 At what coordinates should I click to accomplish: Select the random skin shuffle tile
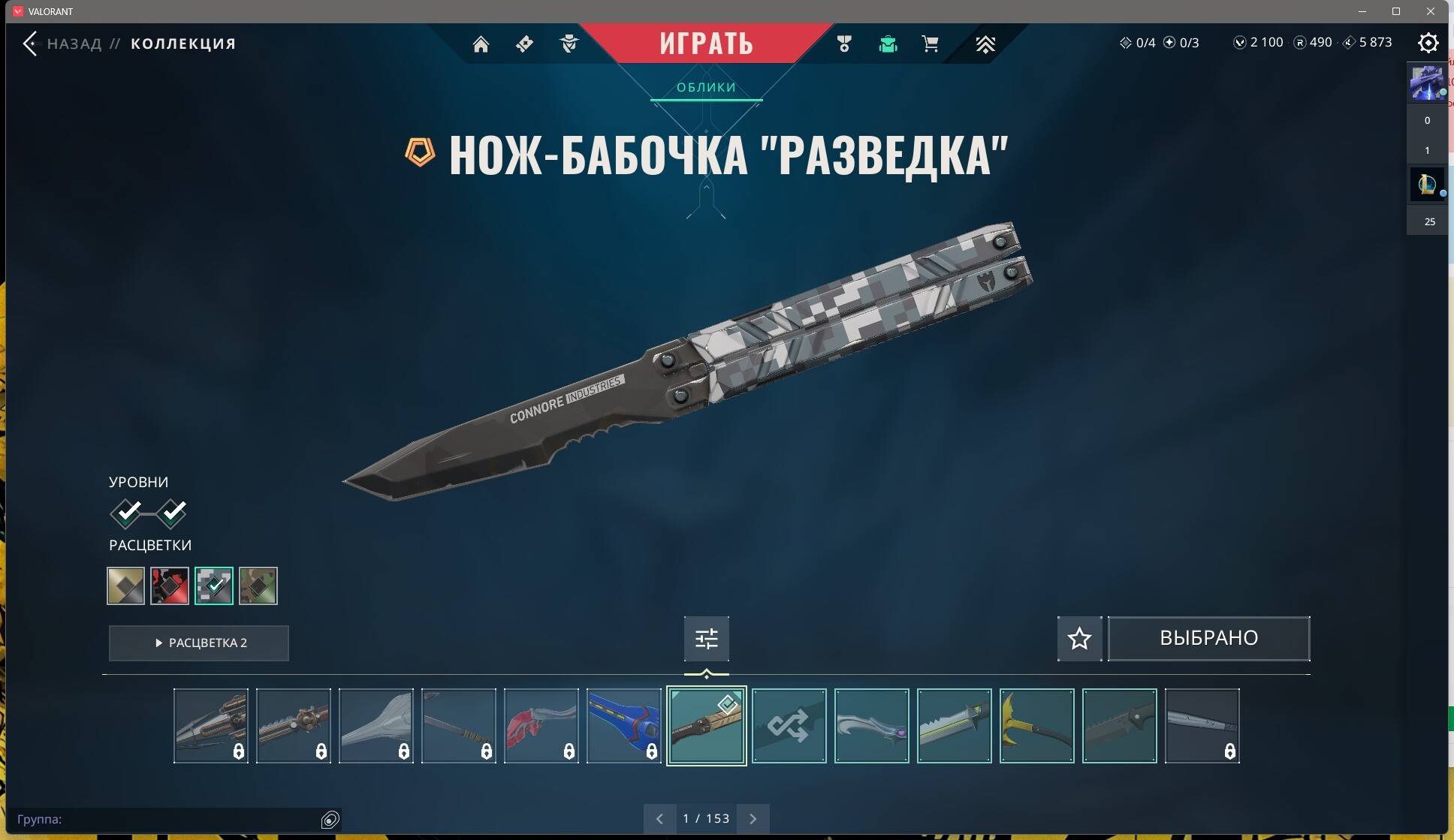pyautogui.click(x=789, y=726)
